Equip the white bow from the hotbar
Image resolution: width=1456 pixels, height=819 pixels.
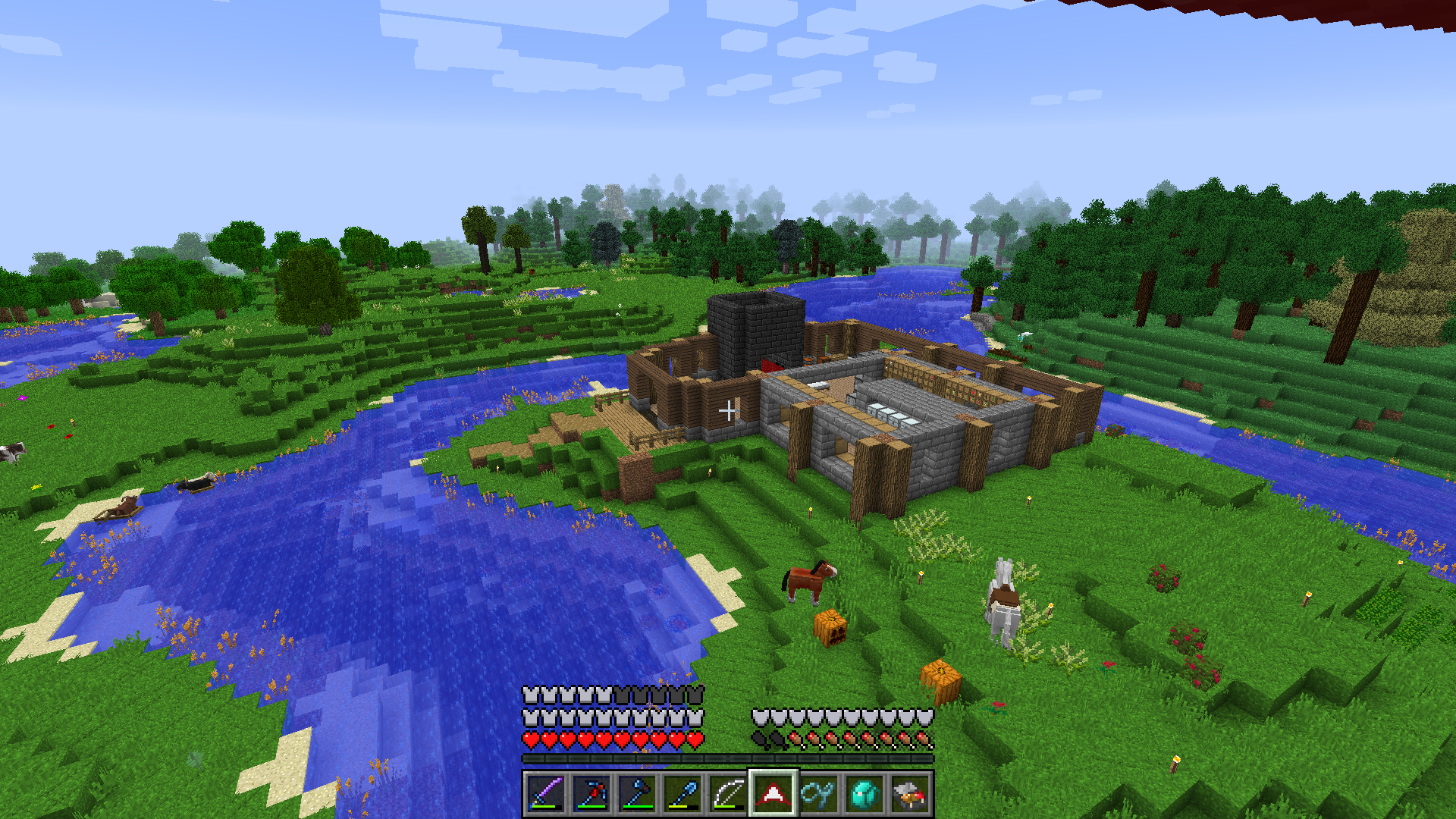tap(728, 793)
